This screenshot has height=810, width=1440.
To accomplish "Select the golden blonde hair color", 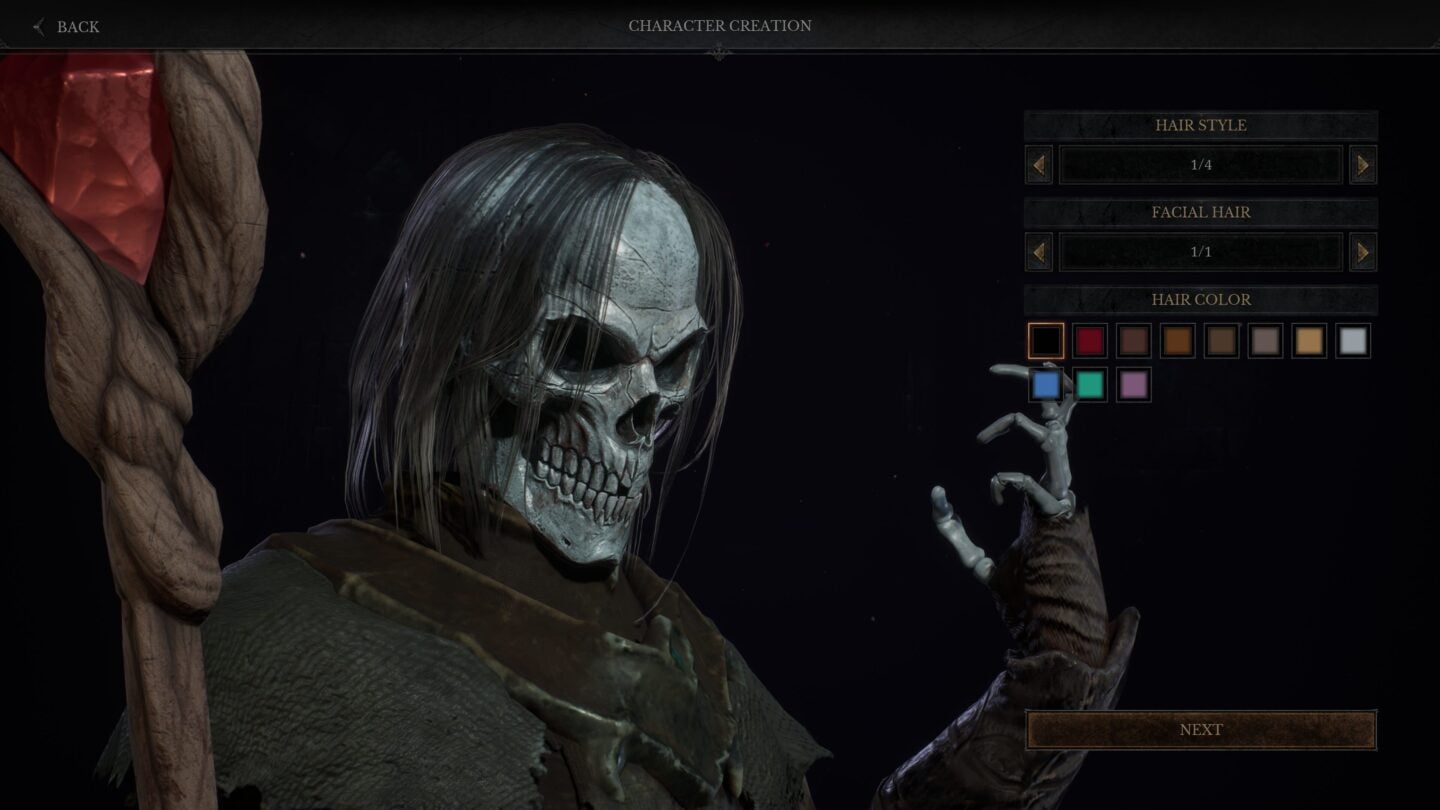I will tap(1310, 340).
